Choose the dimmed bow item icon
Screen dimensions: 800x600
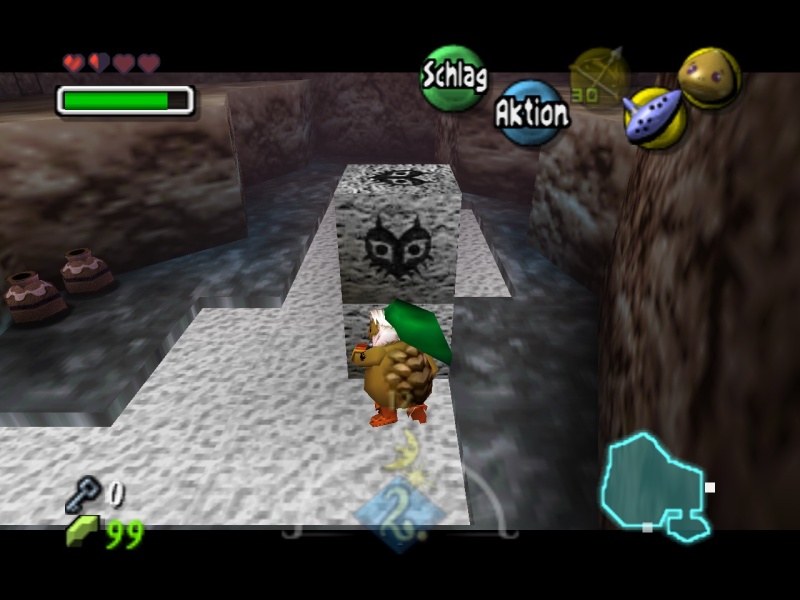pyautogui.click(x=599, y=77)
